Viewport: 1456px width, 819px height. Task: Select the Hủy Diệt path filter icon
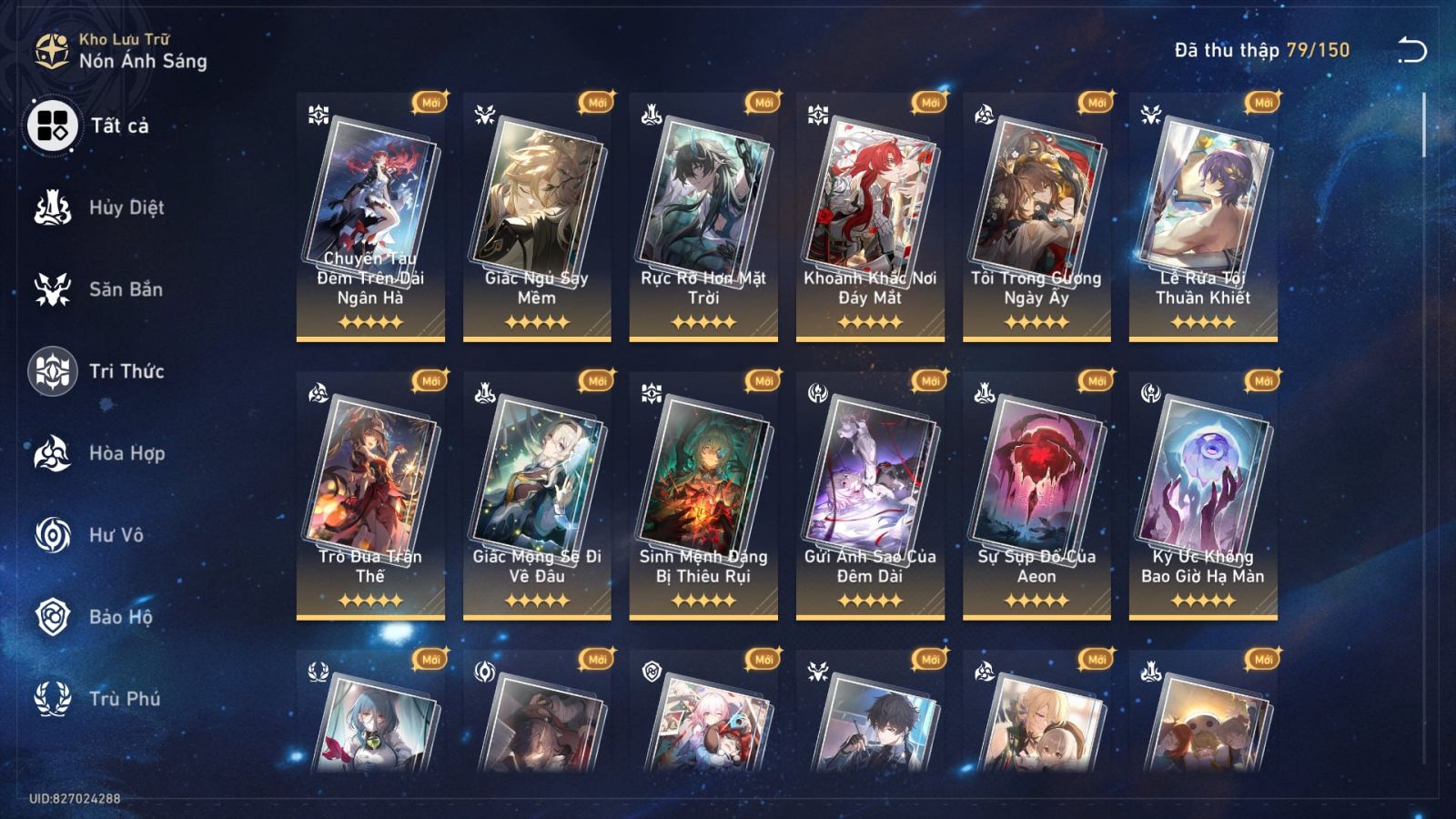53,207
